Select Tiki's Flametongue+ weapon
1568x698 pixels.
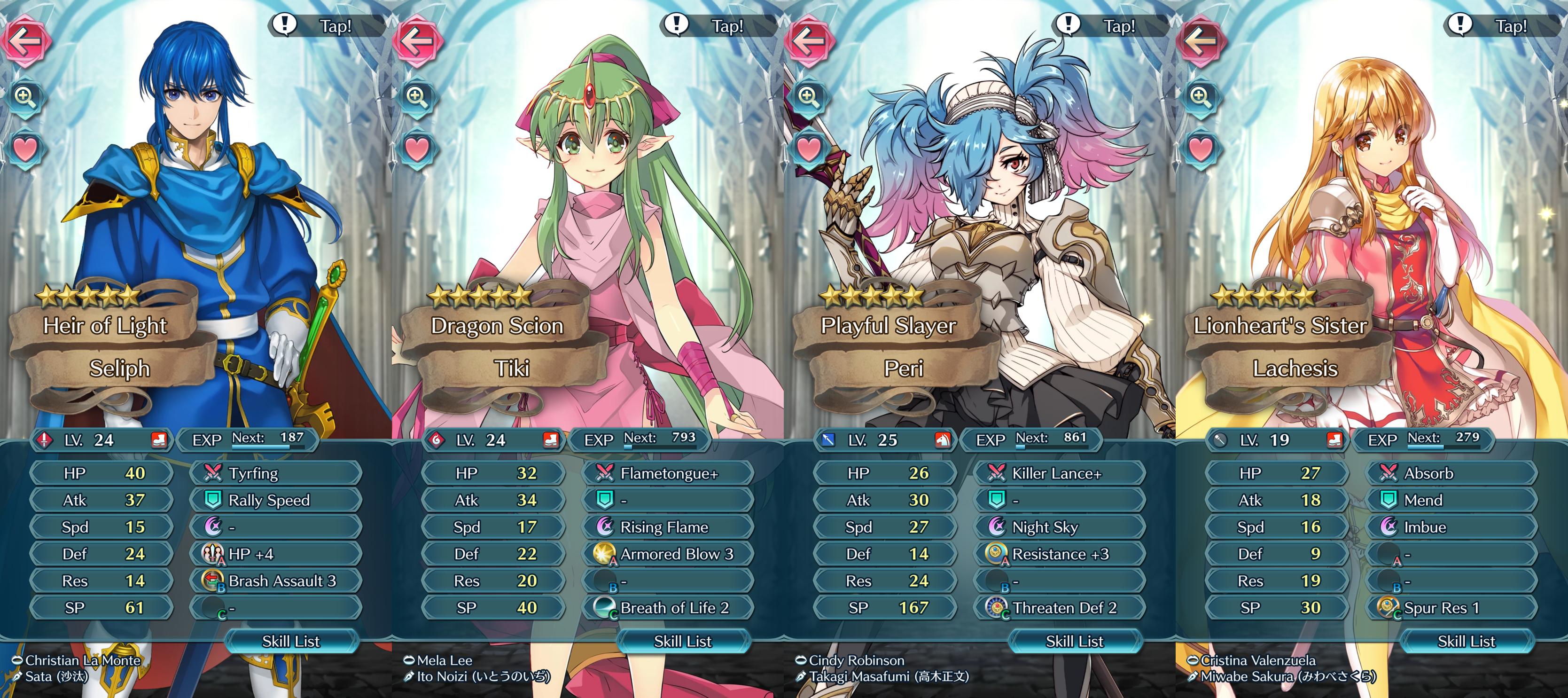pyautogui.click(x=668, y=473)
